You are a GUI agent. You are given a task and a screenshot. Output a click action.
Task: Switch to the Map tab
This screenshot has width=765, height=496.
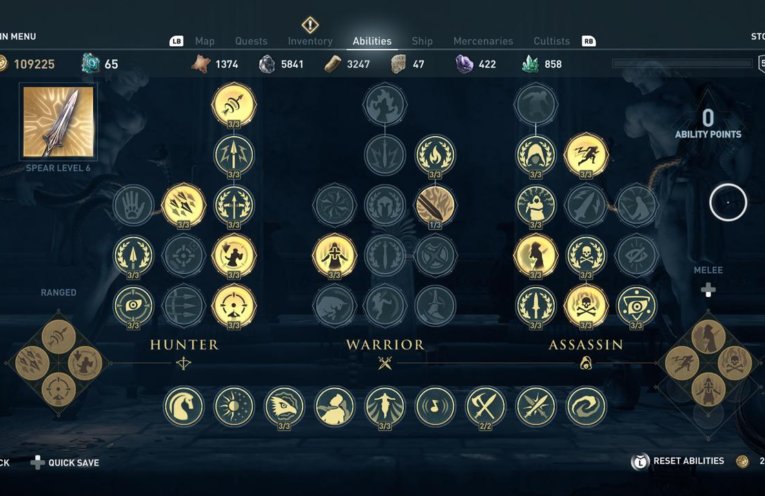(205, 41)
